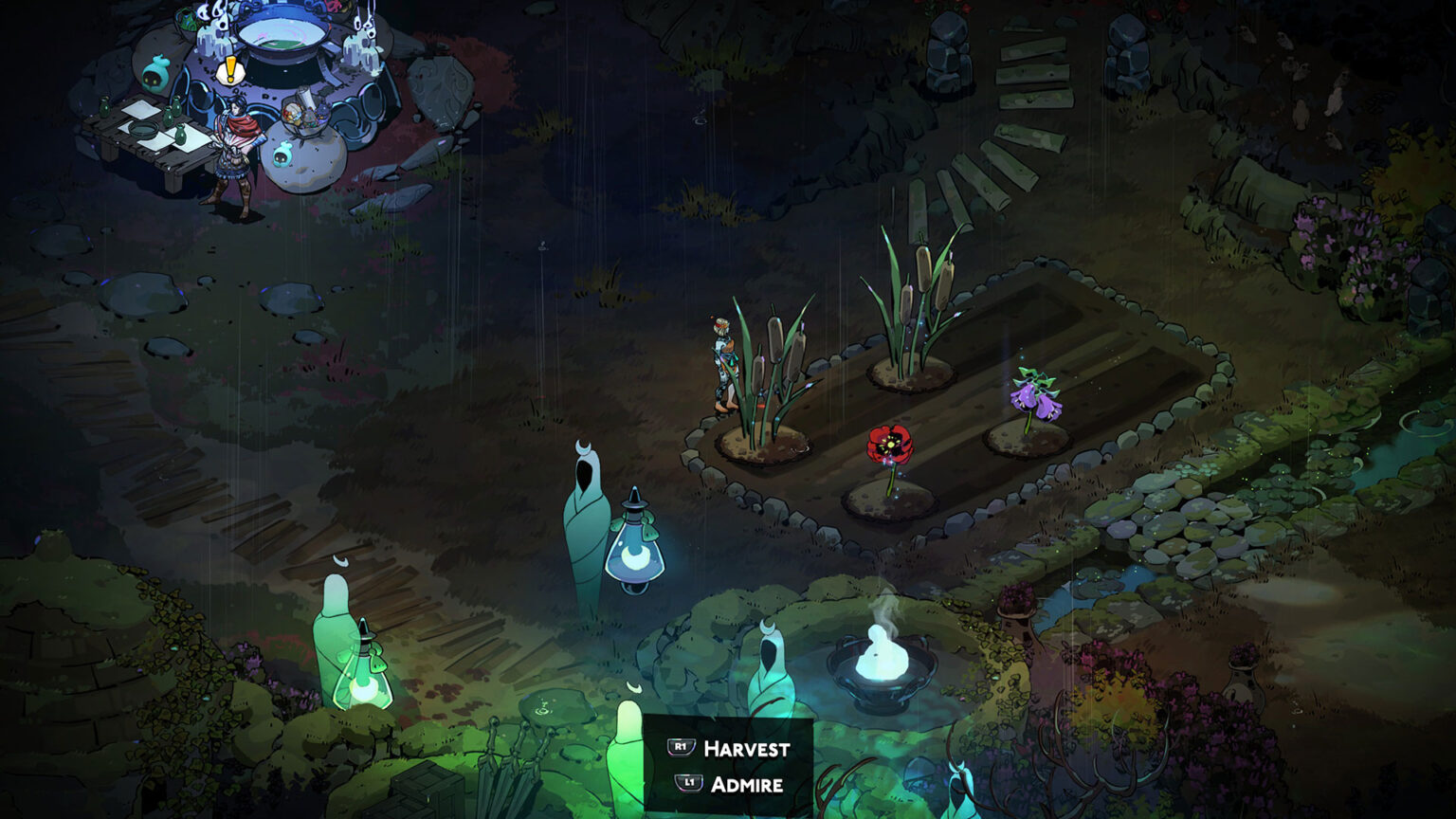
Task: Click the exclamation mark above the cauldron
Action: 230,71
